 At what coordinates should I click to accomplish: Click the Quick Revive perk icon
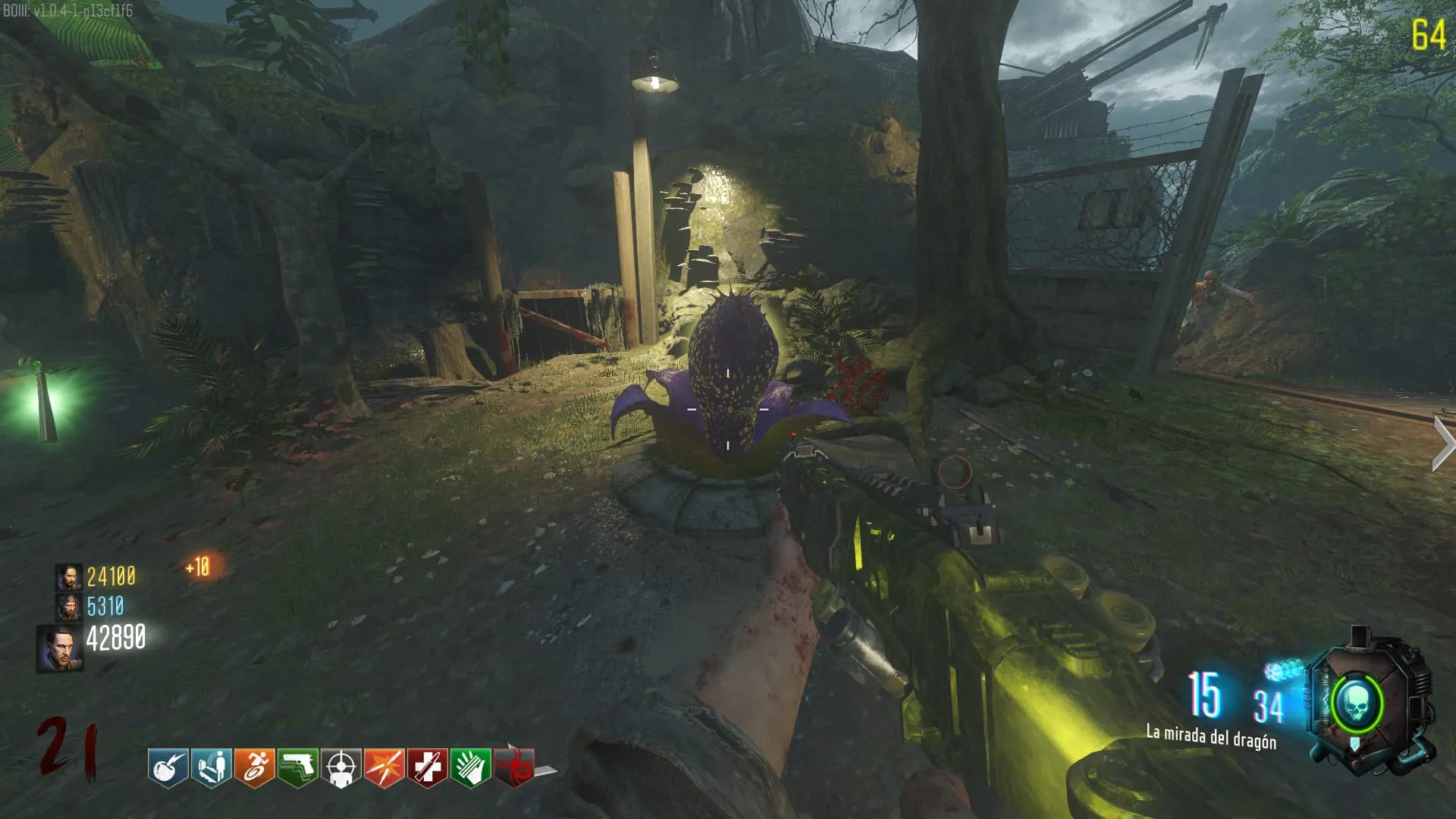tap(211, 768)
